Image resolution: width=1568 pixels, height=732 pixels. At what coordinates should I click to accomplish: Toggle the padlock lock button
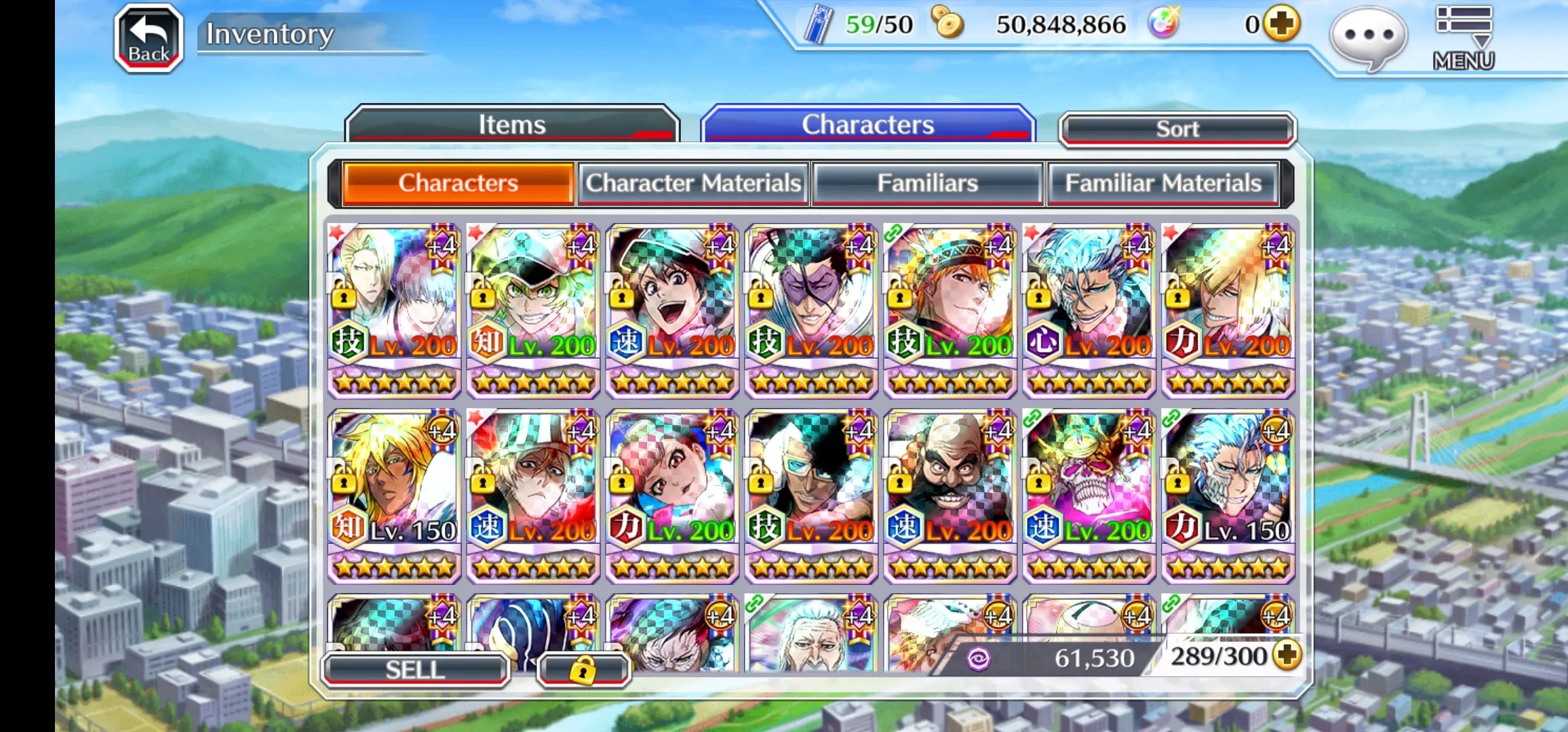[583, 670]
